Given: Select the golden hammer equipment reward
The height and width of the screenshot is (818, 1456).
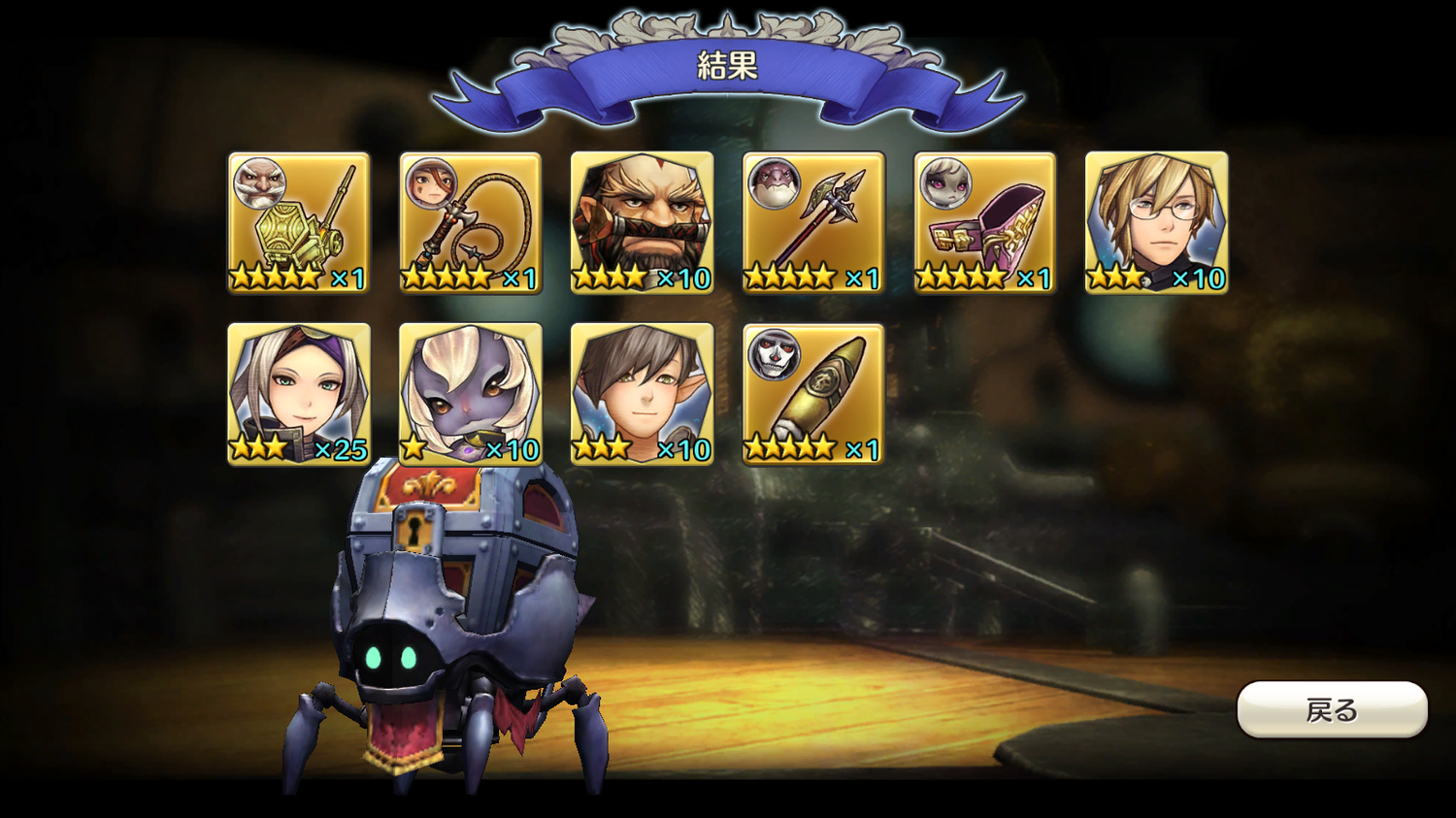Looking at the screenshot, I should [299, 222].
